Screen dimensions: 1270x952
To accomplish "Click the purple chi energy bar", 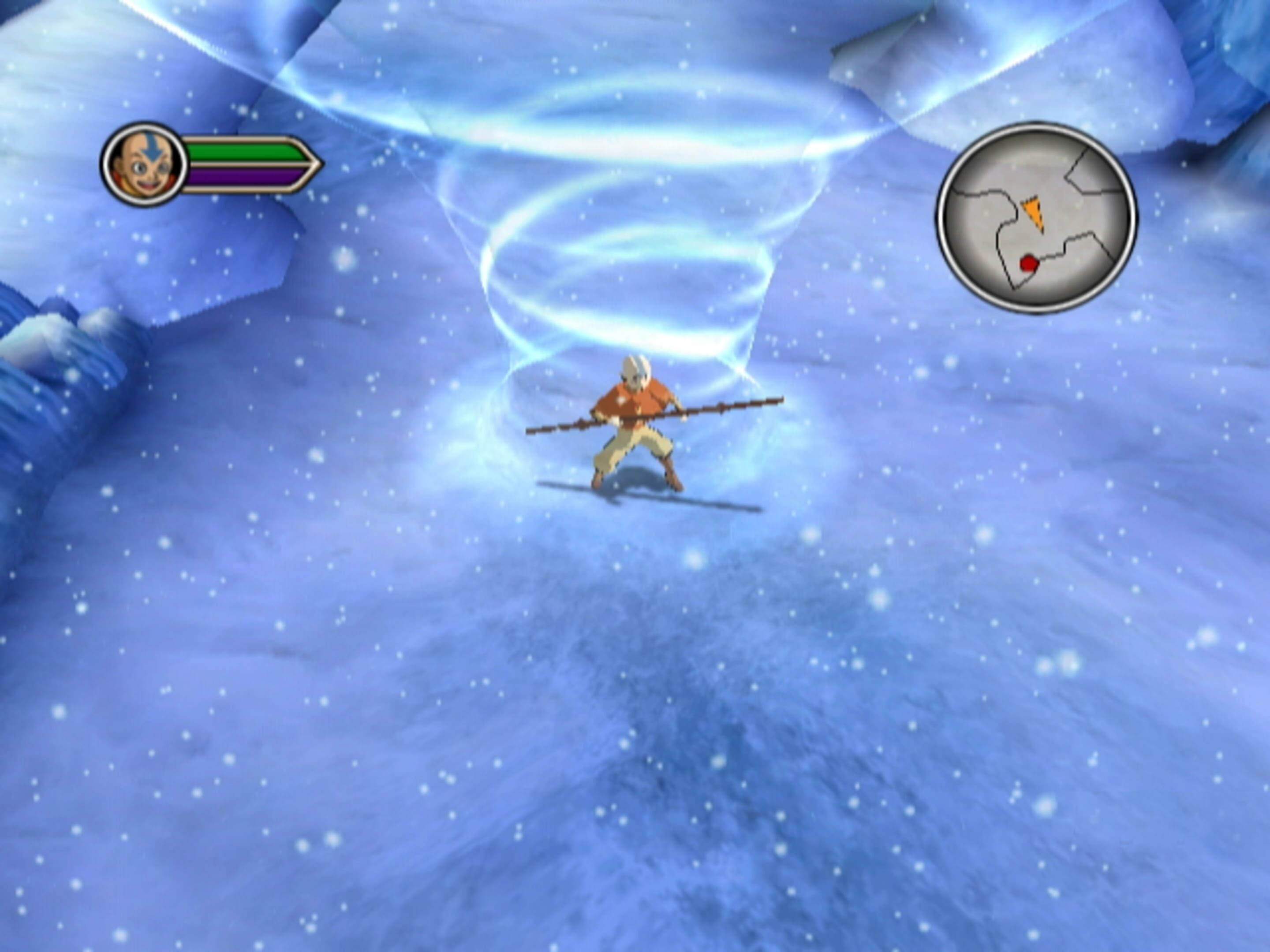I will pos(238,177).
